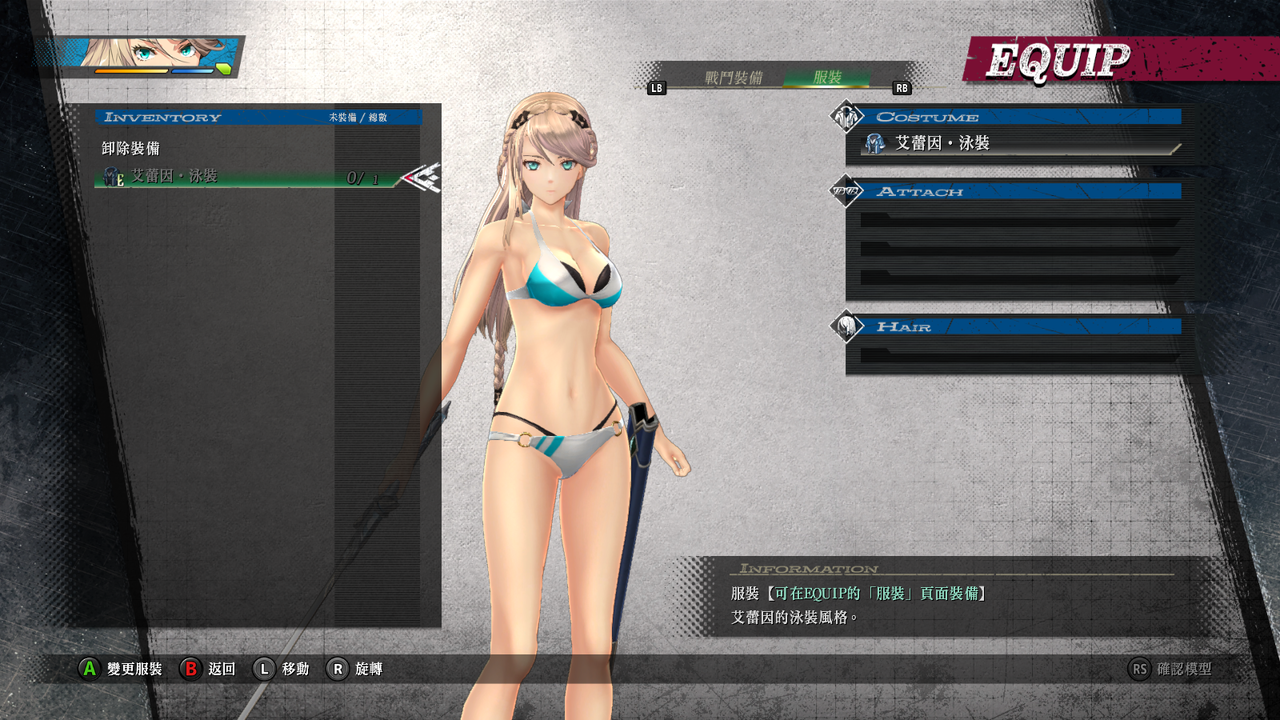The width and height of the screenshot is (1280, 720).
Task: Select the 服裝 tab
Action: (828, 78)
